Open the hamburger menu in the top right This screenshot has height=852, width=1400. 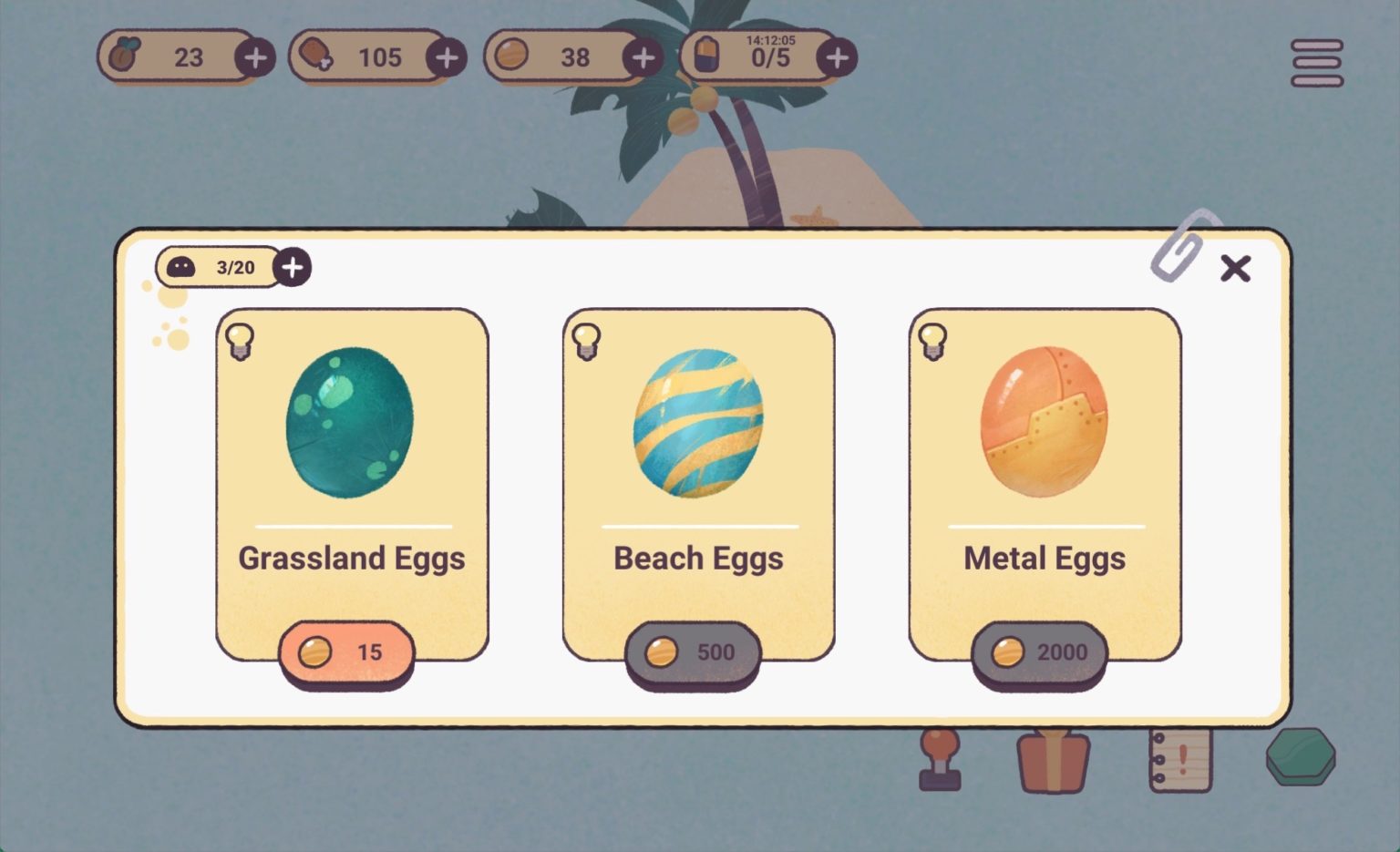click(x=1315, y=63)
